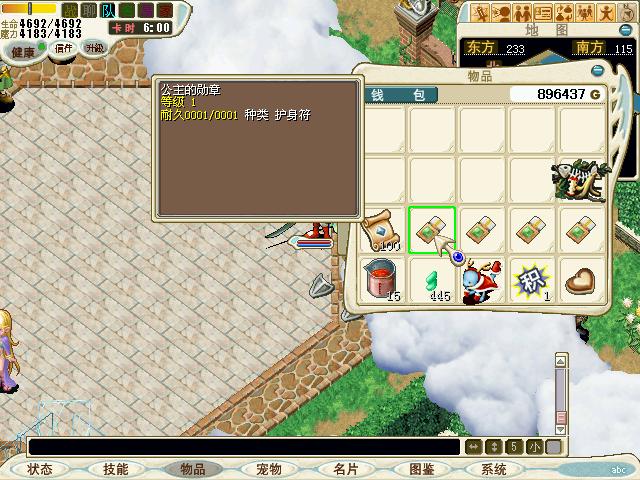Select the green crystal stack of 445
This screenshot has width=640, height=480.
click(432, 279)
